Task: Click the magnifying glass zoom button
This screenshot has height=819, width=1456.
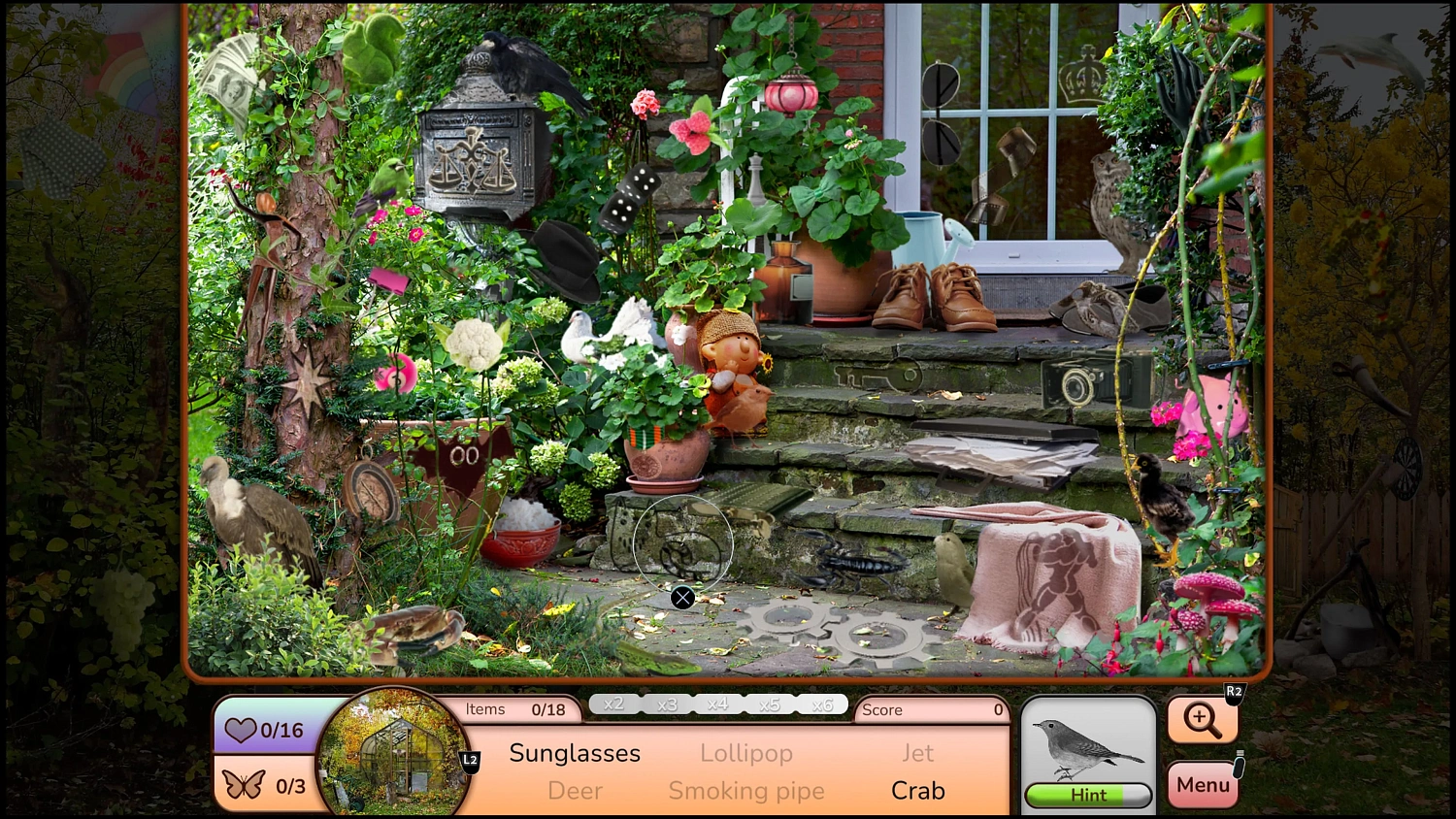Action: (1203, 721)
